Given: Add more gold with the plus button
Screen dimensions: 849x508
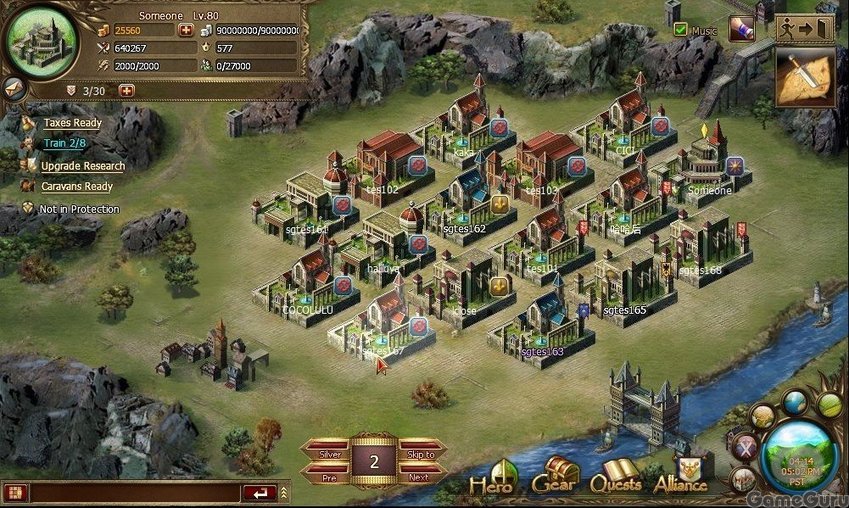Looking at the screenshot, I should tap(186, 30).
